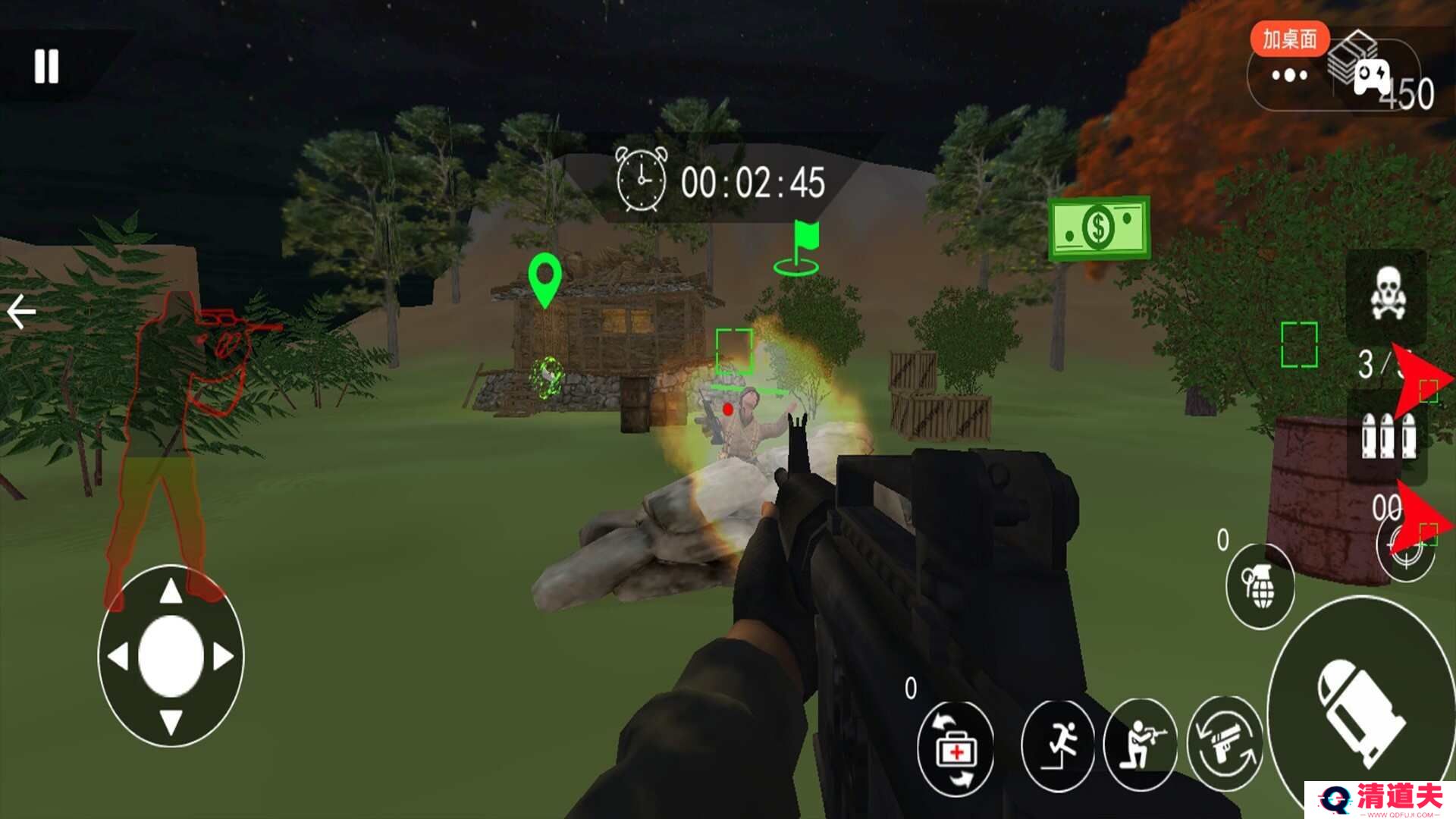Tap the gamepad icon in top overlay
Viewport: 1456px width, 819px height.
pyautogui.click(x=1372, y=77)
